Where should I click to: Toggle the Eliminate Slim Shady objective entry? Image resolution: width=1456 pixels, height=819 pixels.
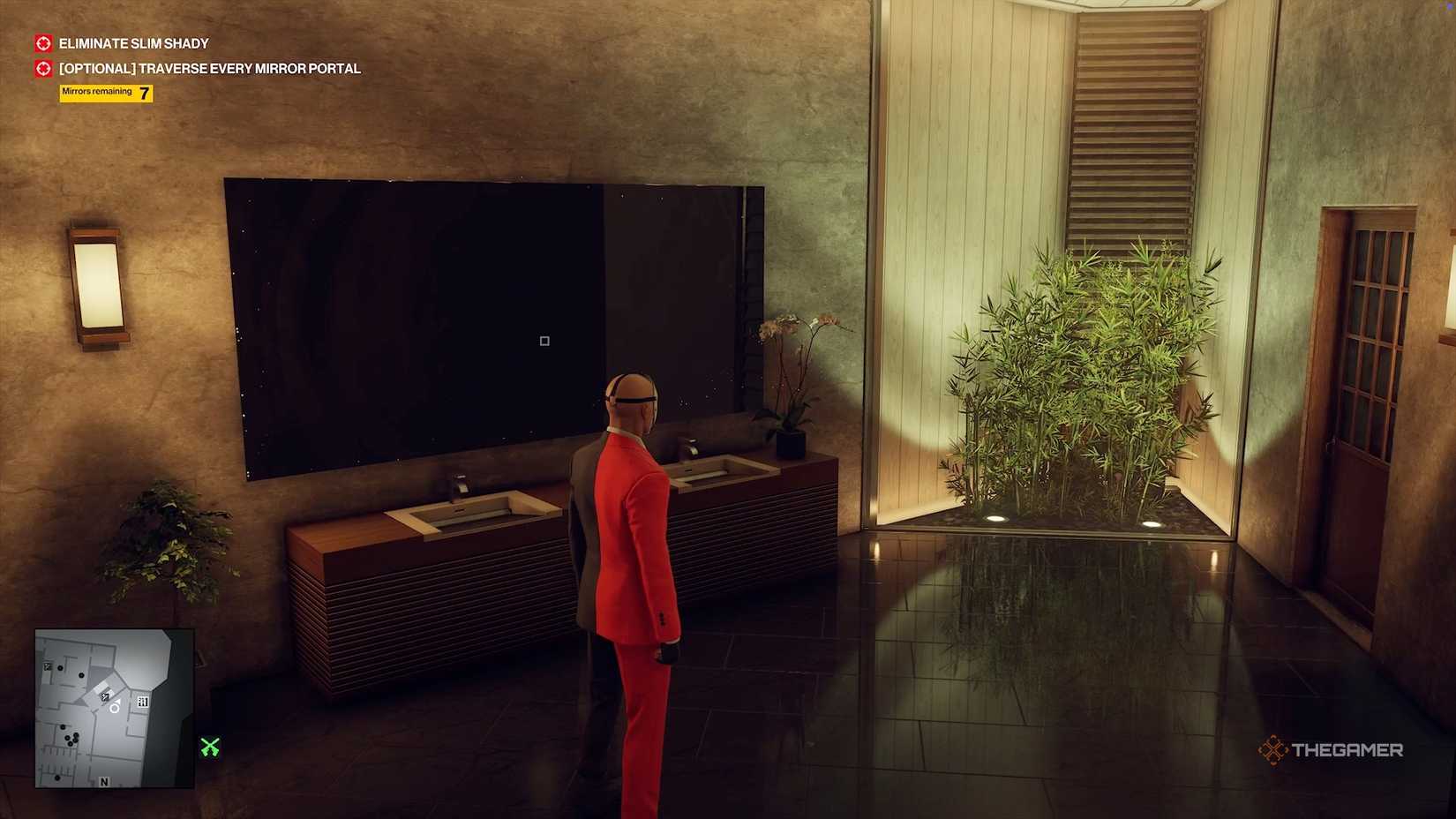coord(132,43)
